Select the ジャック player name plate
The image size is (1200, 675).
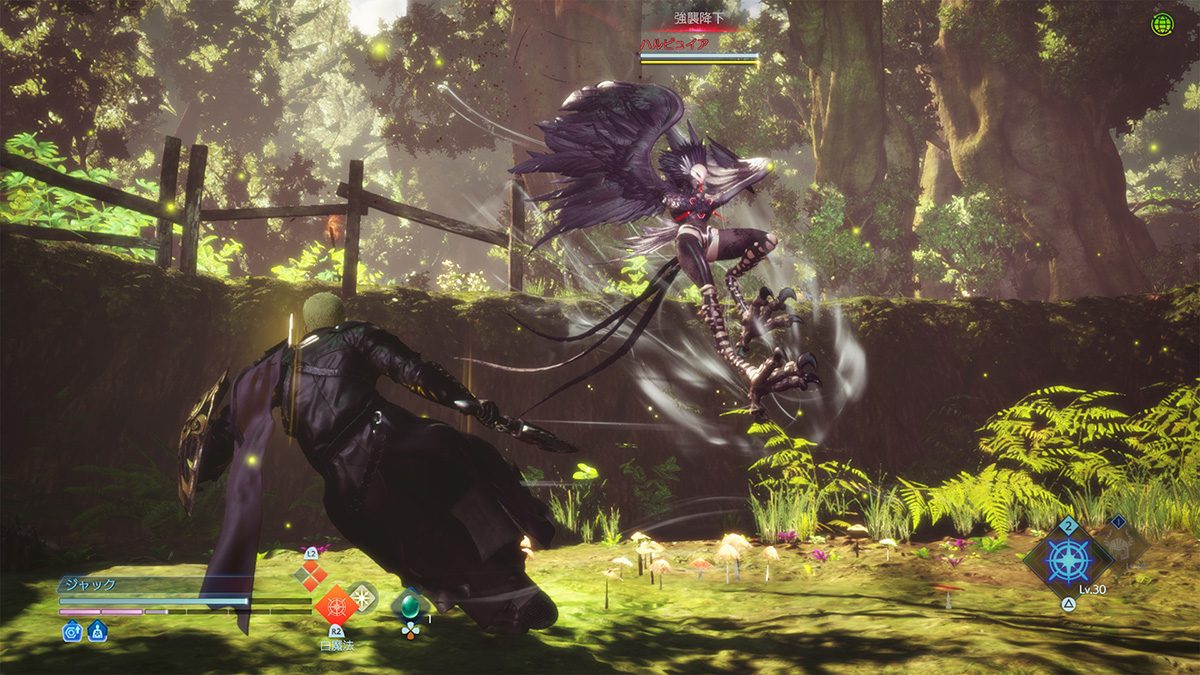[x=92, y=585]
